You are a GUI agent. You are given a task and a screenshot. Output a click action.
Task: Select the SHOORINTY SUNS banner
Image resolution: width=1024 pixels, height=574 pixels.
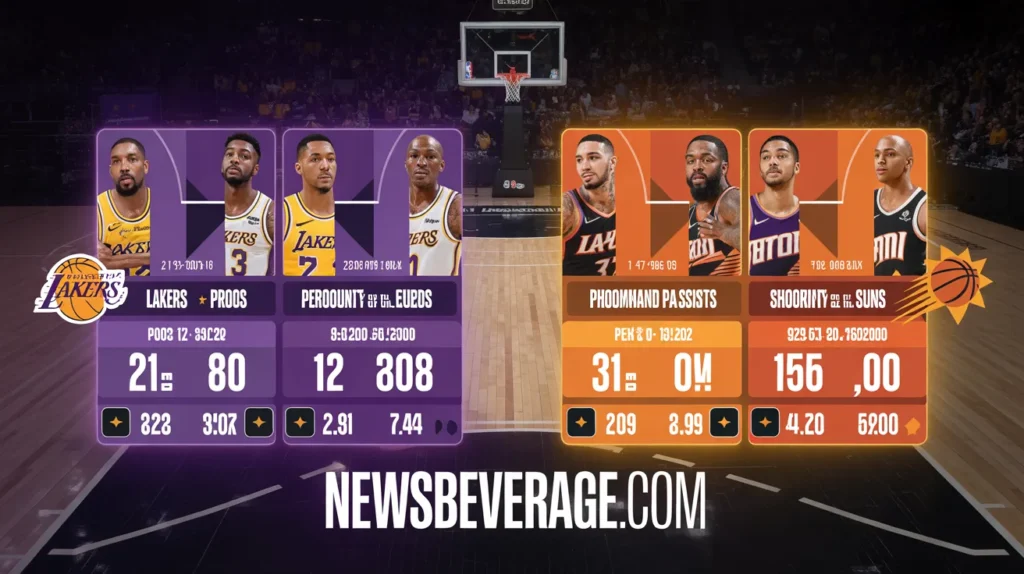[x=837, y=298]
